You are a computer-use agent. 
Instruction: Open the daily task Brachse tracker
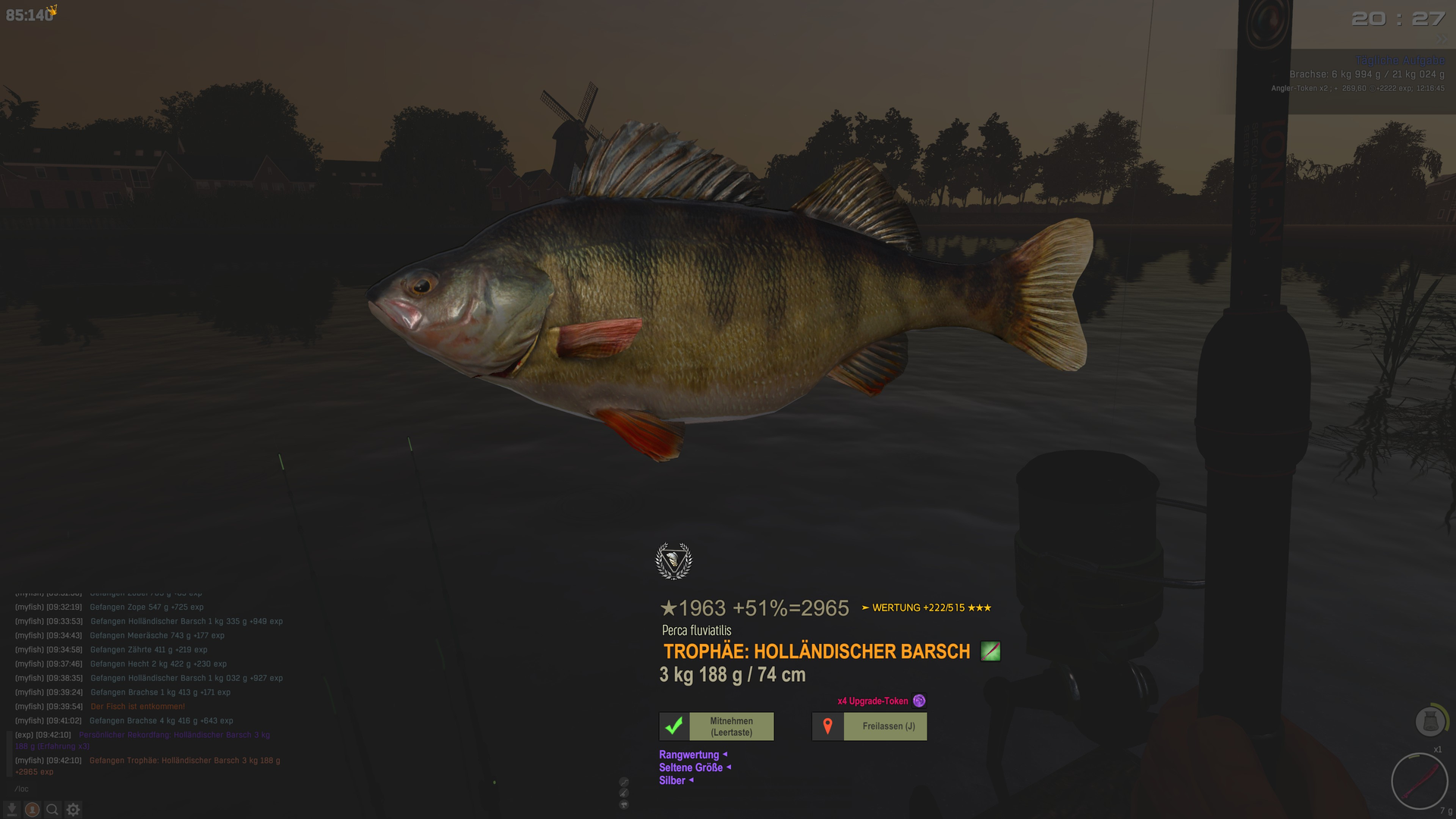click(1367, 74)
